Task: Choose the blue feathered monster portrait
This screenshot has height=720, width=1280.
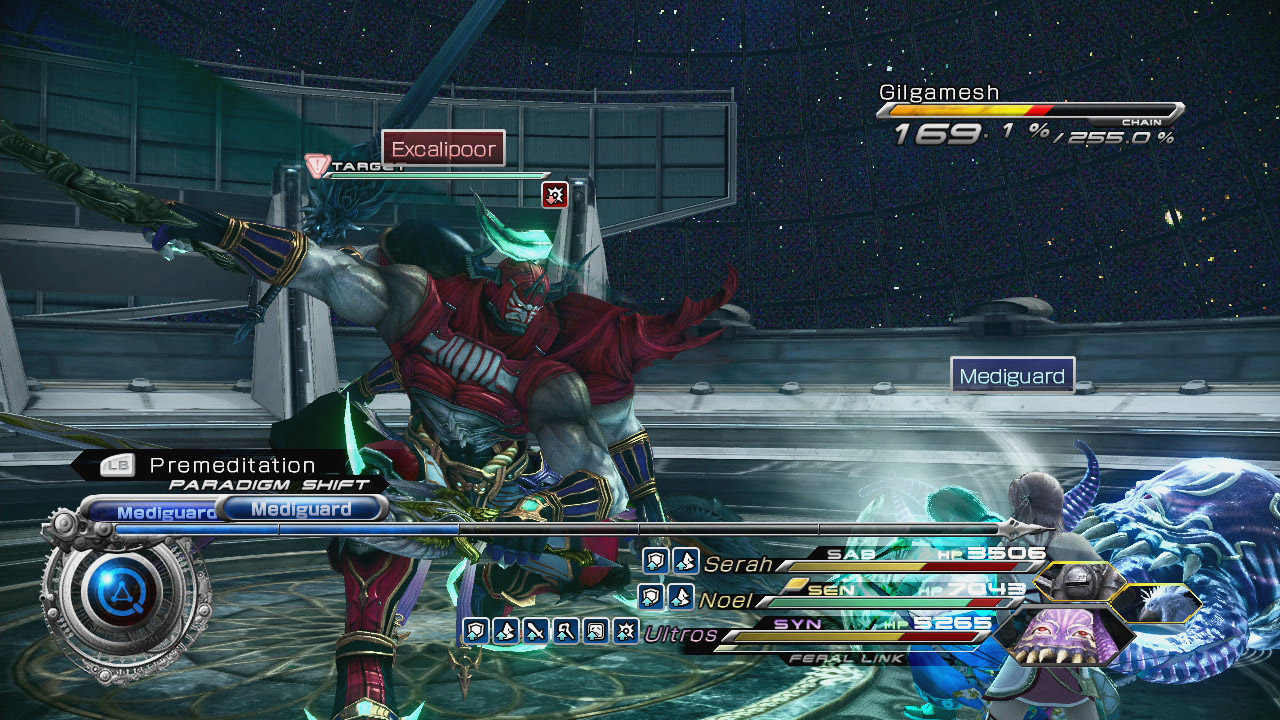Action: (1158, 603)
